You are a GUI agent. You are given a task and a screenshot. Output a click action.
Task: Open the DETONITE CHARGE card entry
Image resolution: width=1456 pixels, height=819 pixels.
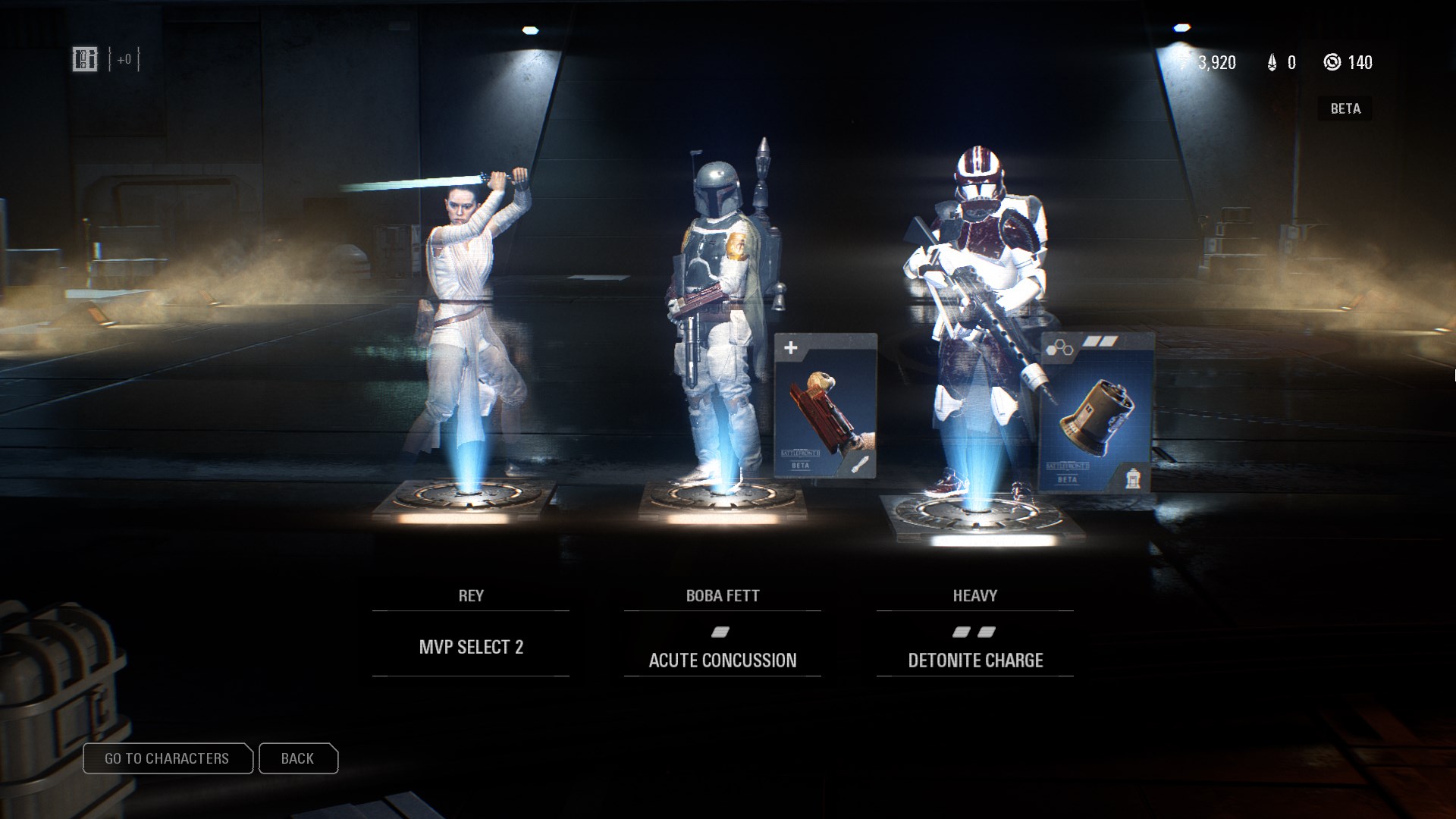coord(975,661)
